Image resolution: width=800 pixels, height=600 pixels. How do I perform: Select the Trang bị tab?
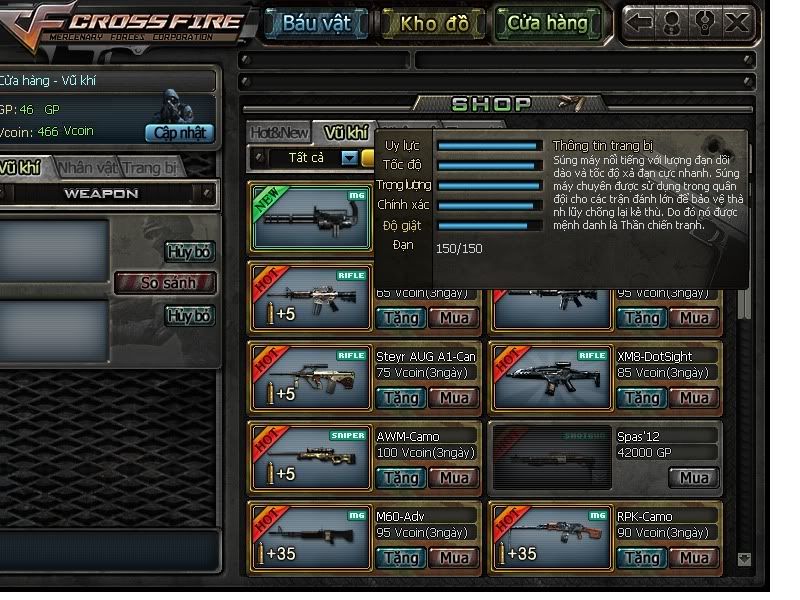(152, 168)
